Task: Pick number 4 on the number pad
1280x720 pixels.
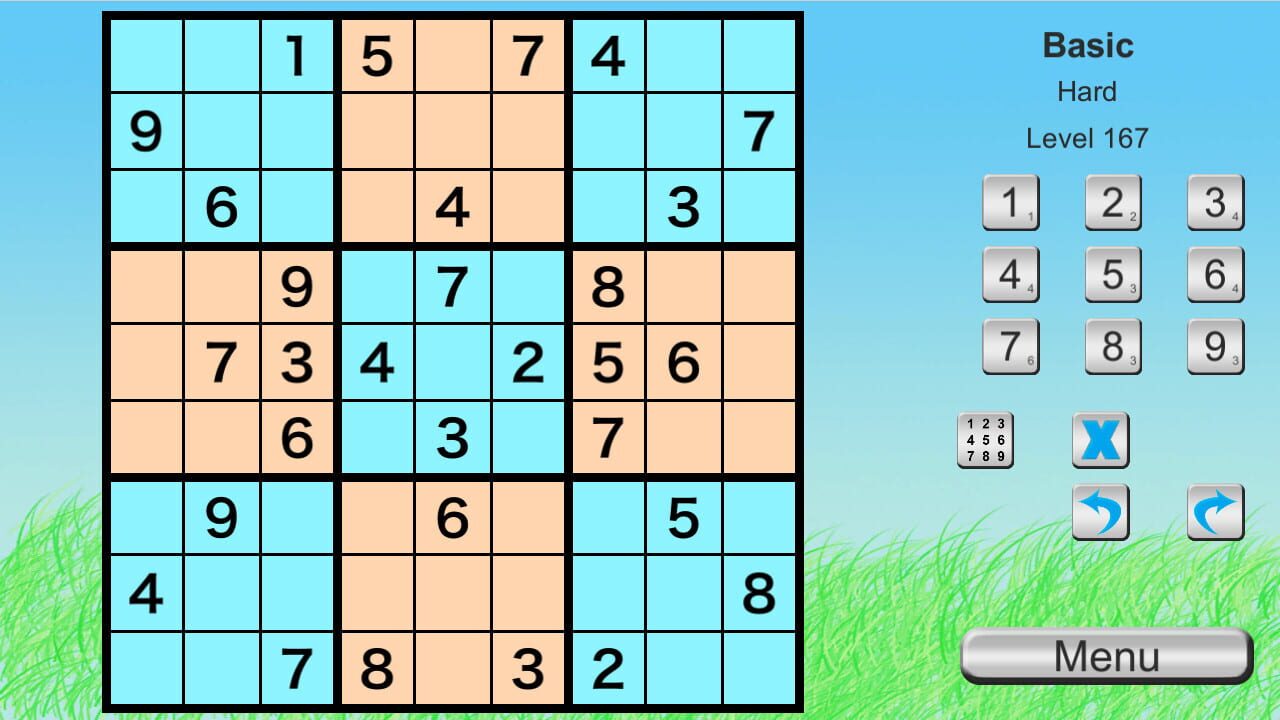Action: (x=1010, y=274)
